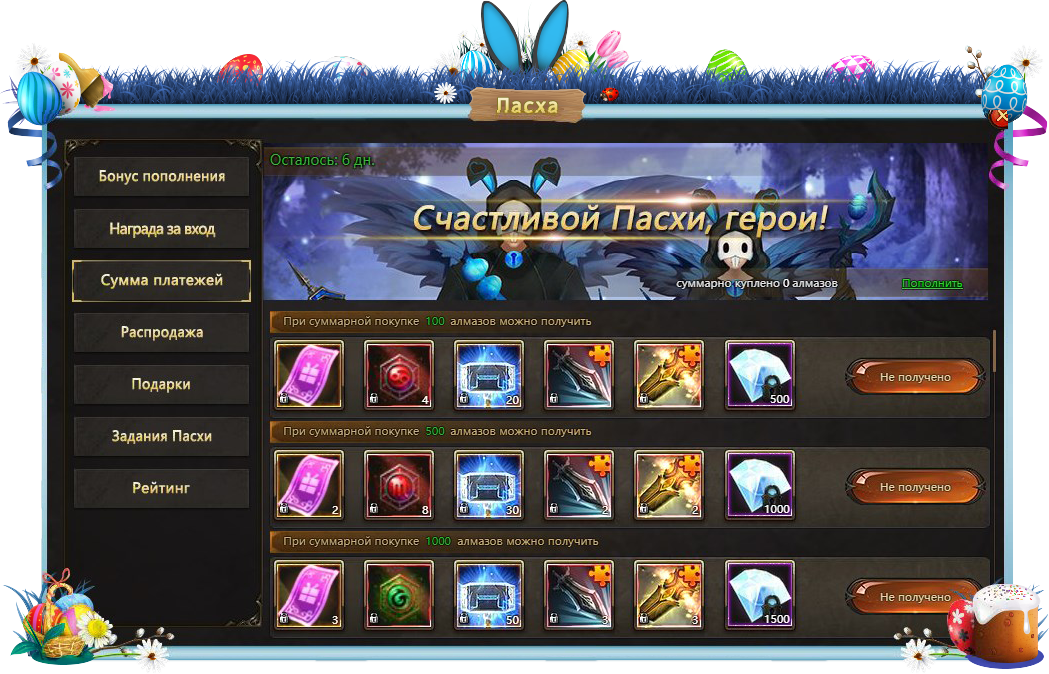The image size is (1049, 674).
Task: Open the Бонус пополнения tab
Action: click(161, 177)
